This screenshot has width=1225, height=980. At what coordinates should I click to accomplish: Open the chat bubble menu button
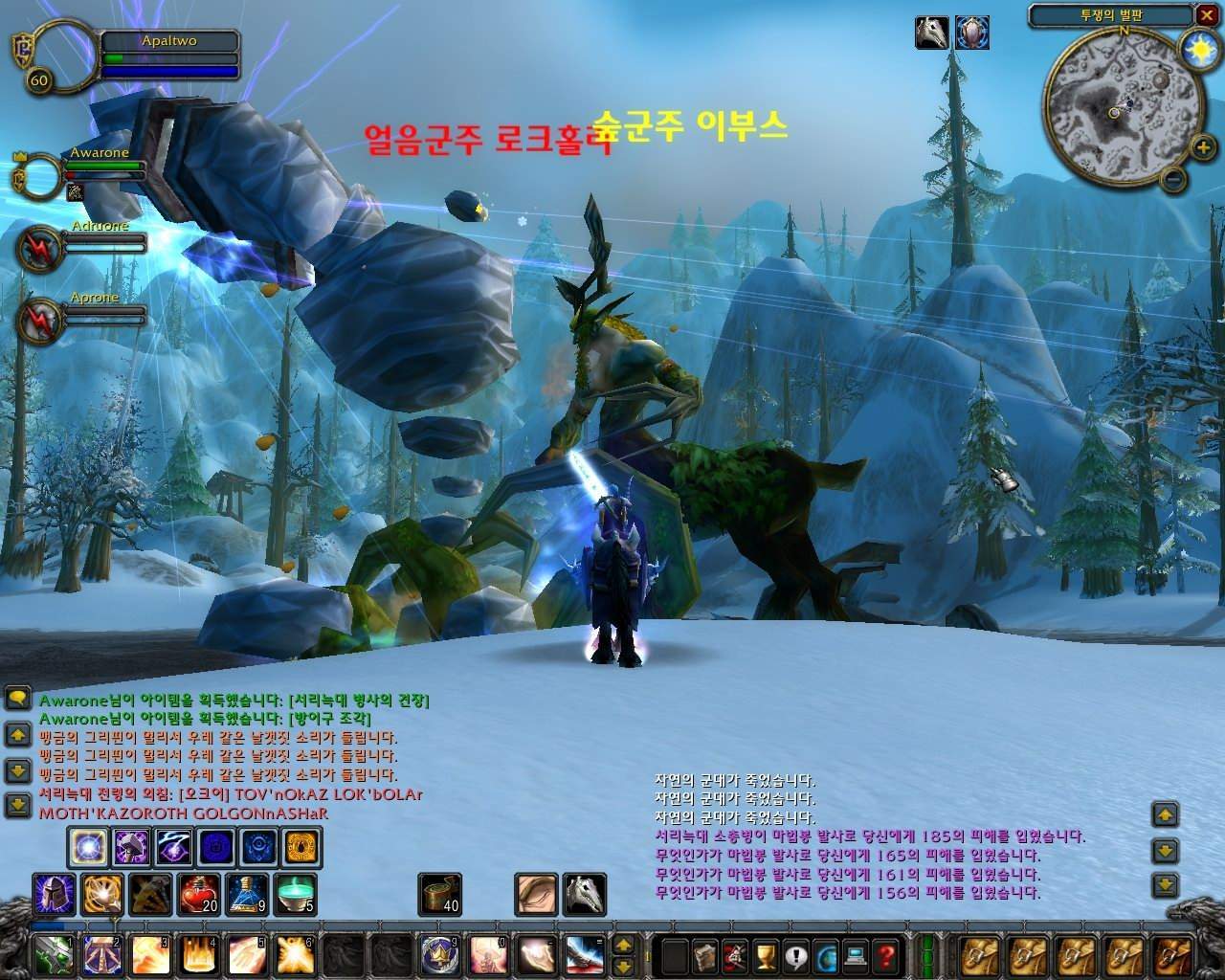17,698
